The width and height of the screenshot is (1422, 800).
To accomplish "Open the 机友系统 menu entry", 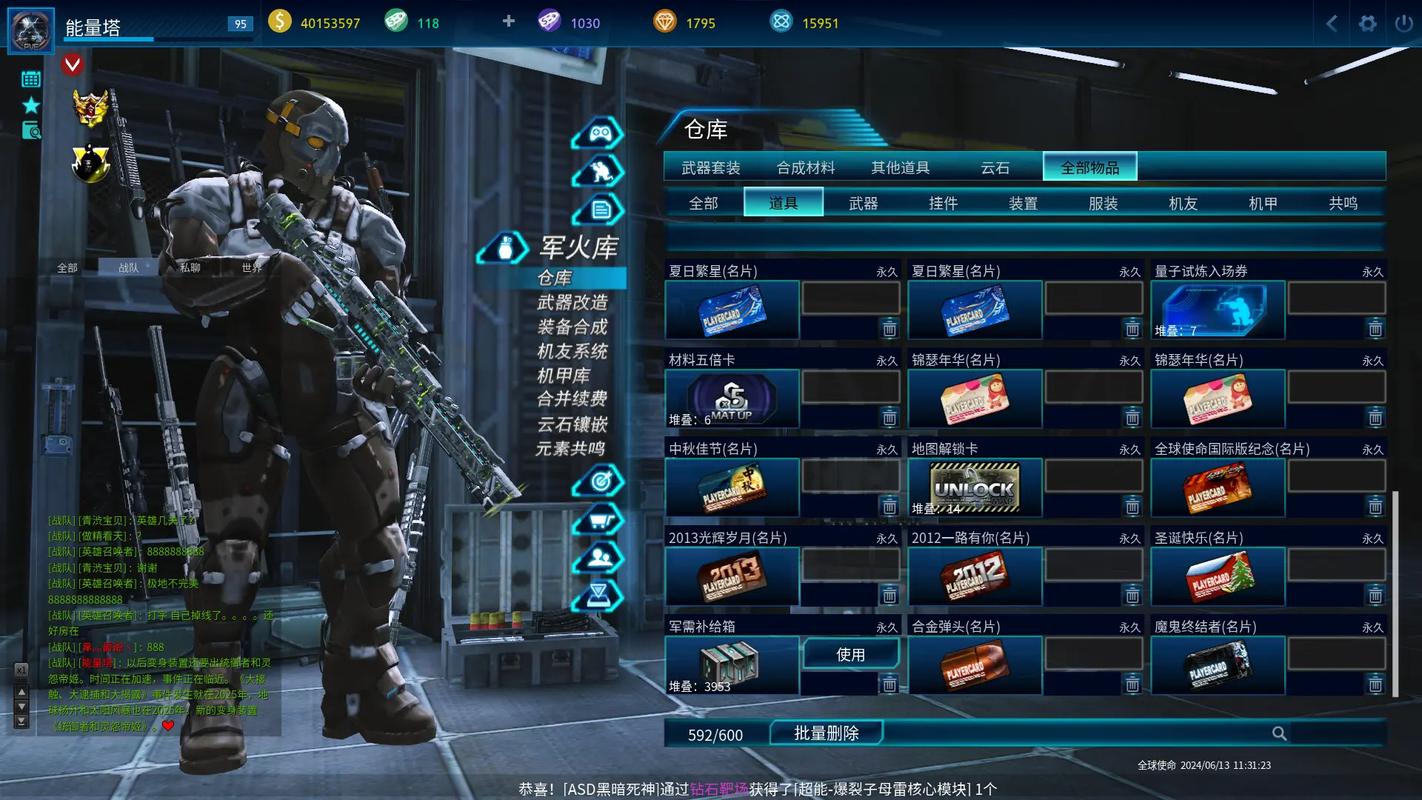I will click(572, 351).
